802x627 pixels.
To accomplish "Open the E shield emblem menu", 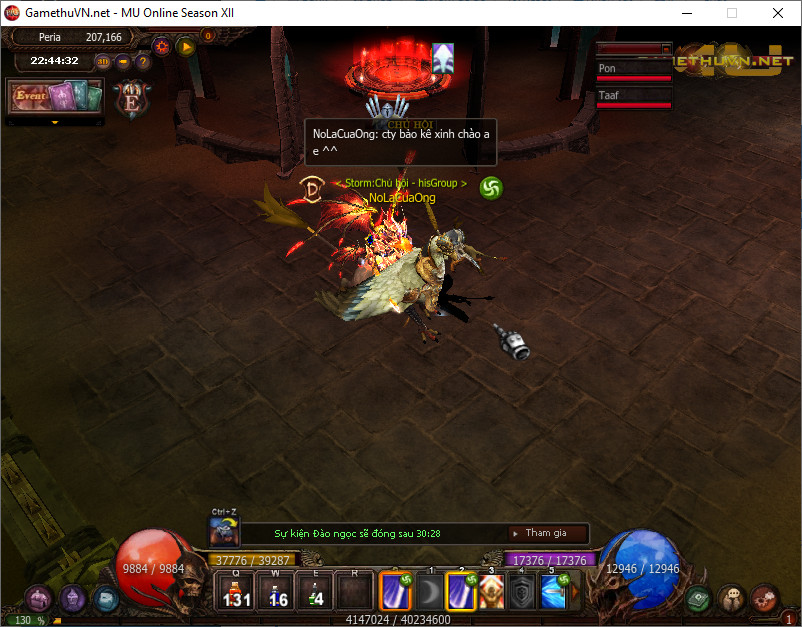I will 129,98.
